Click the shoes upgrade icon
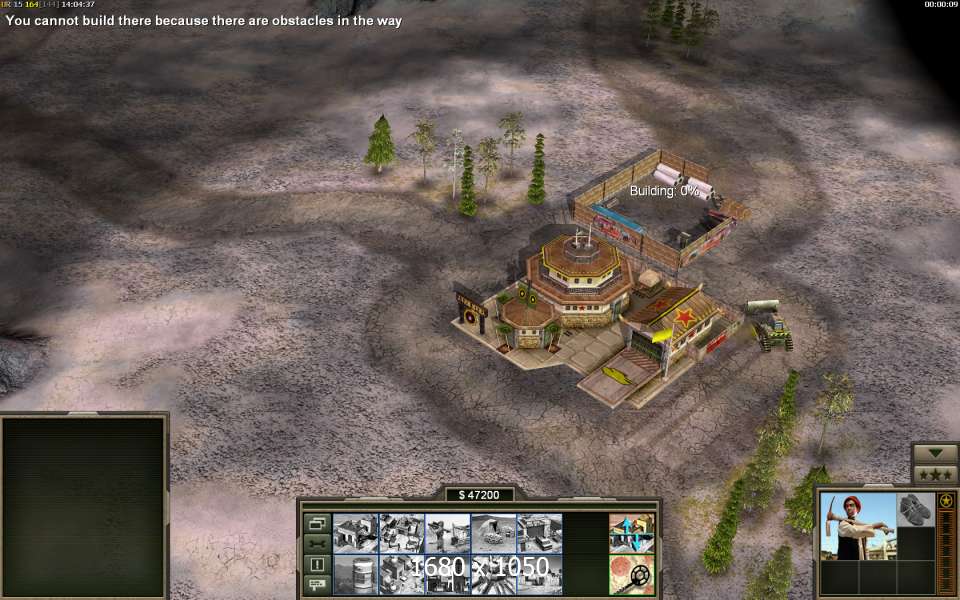Viewport: 960px width, 600px height. (x=914, y=509)
